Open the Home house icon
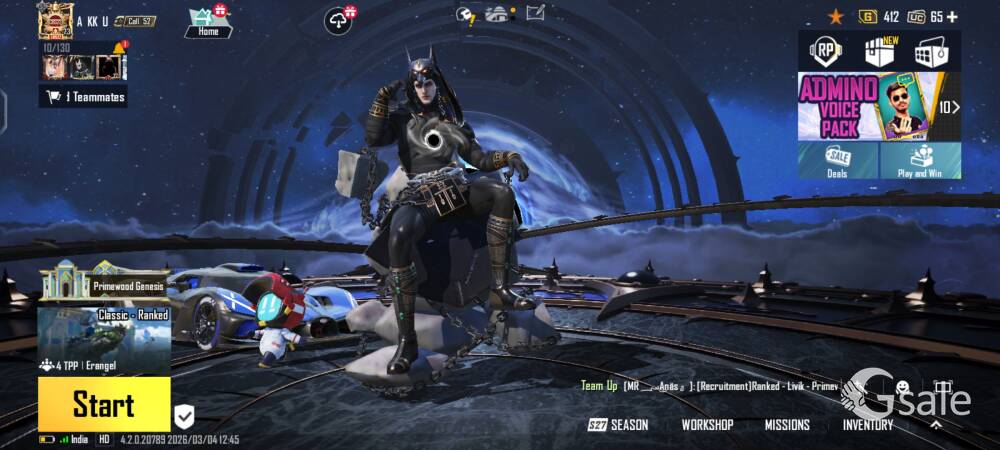The width and height of the screenshot is (1000, 450). coord(208,21)
